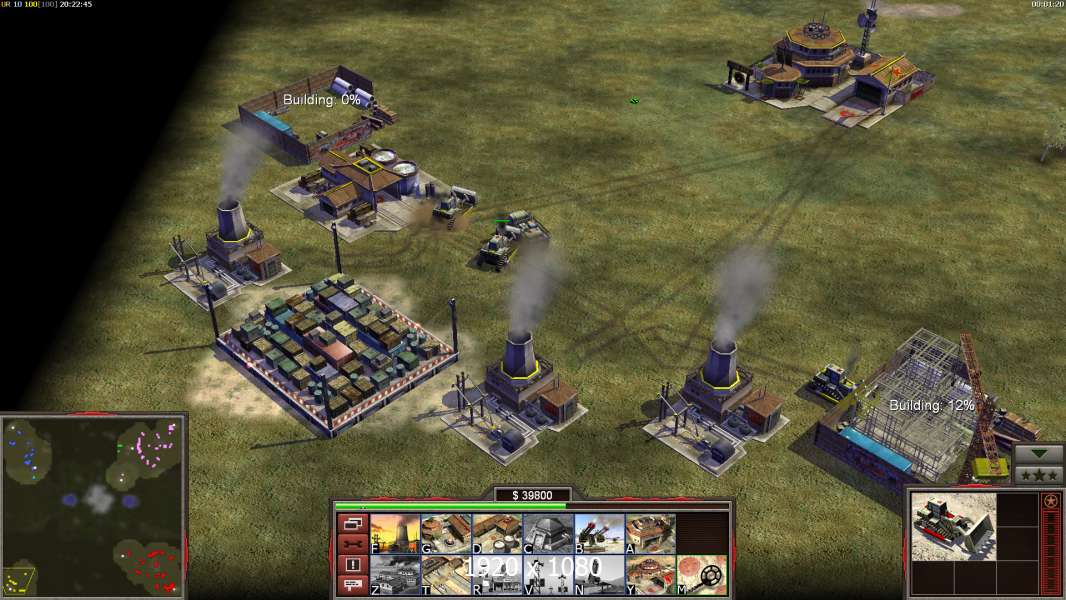Image resolution: width=1066 pixels, height=600 pixels.
Task: Select the build icon marked T
Action: [x=446, y=575]
